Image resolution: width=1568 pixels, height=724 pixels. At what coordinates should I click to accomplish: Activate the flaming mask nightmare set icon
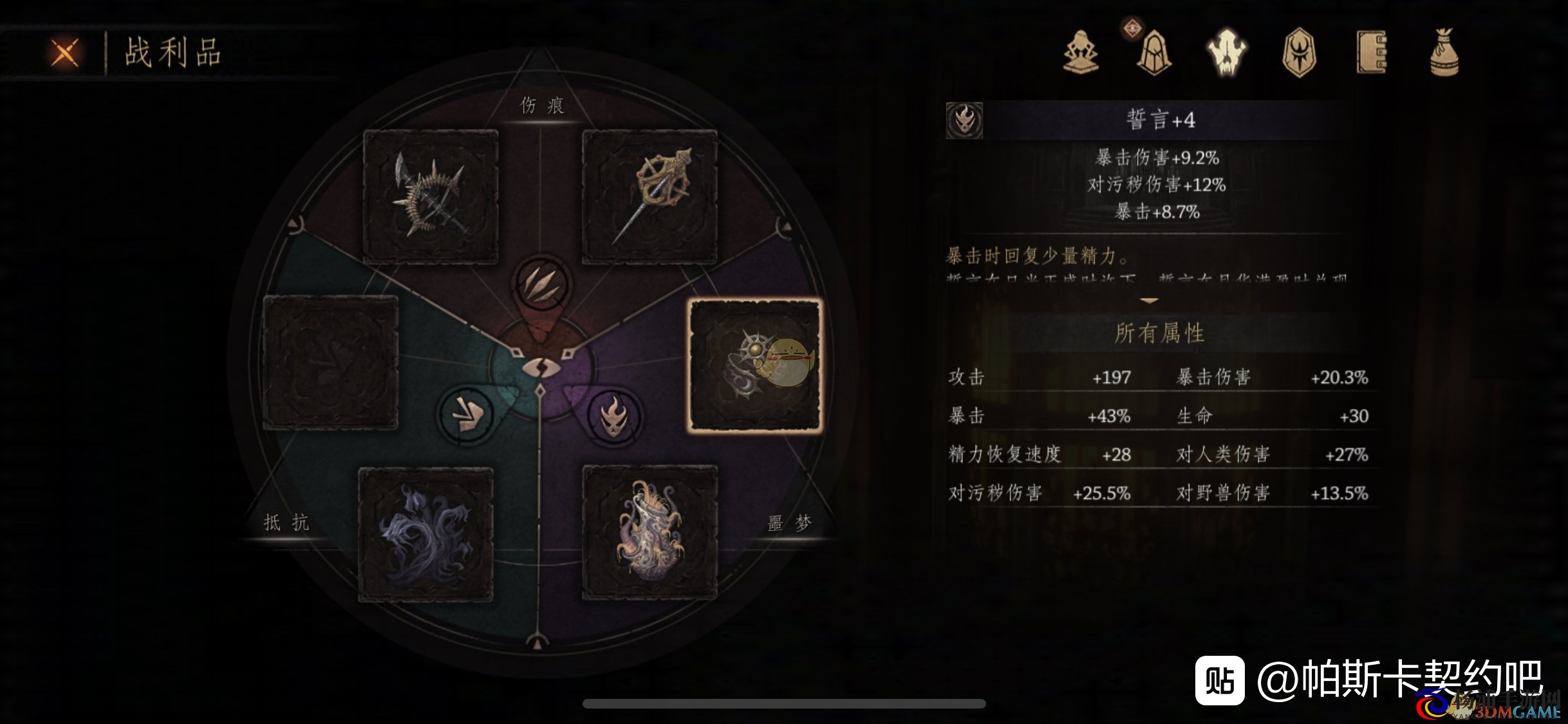(x=615, y=416)
